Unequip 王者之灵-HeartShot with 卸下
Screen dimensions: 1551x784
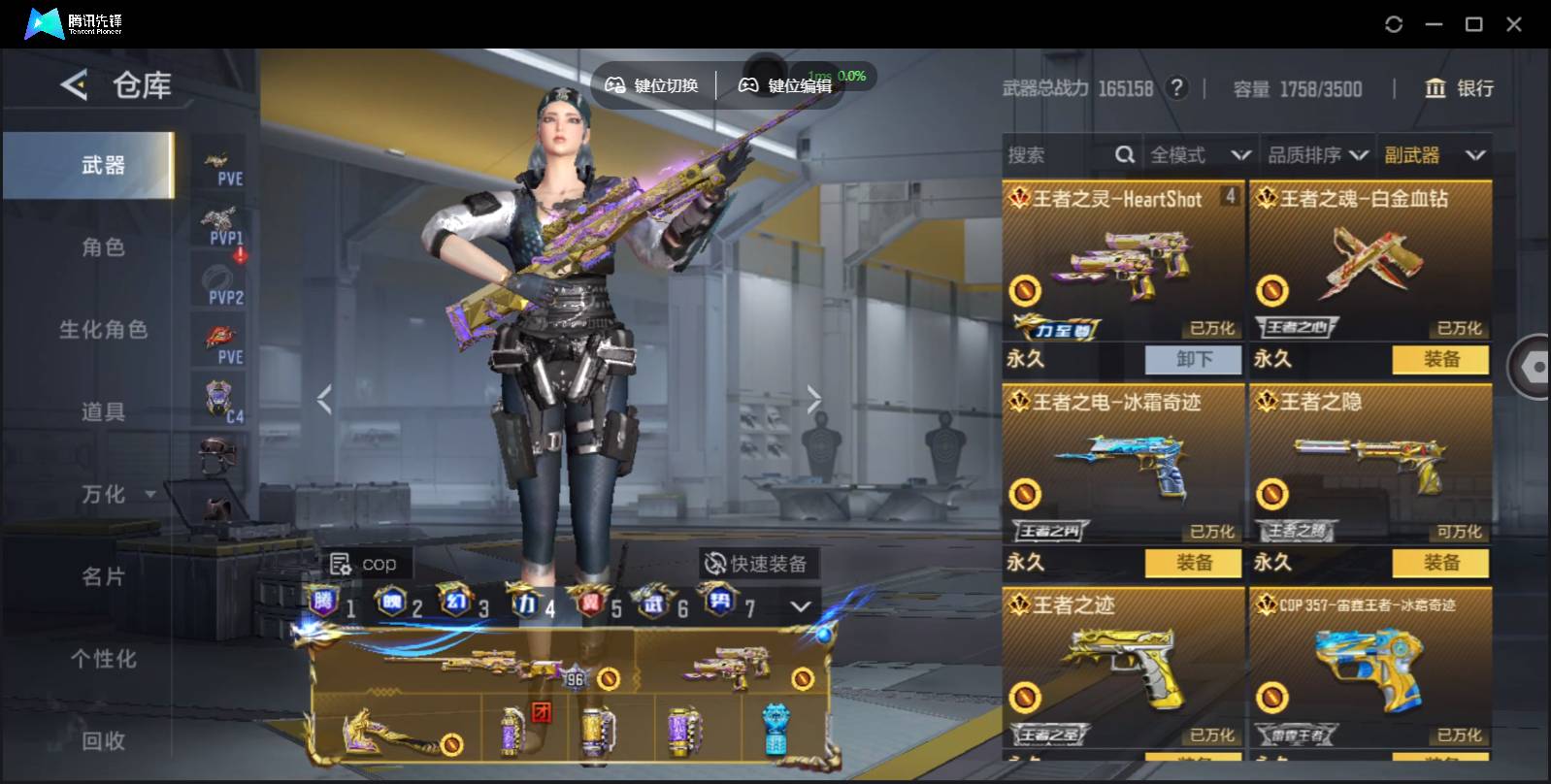[x=1193, y=359]
